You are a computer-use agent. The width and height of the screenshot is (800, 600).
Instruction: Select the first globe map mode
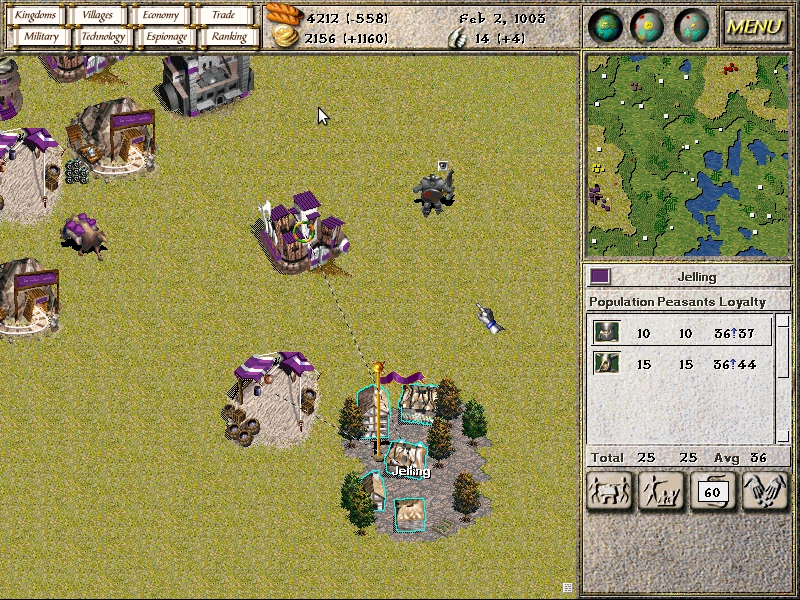[606, 26]
